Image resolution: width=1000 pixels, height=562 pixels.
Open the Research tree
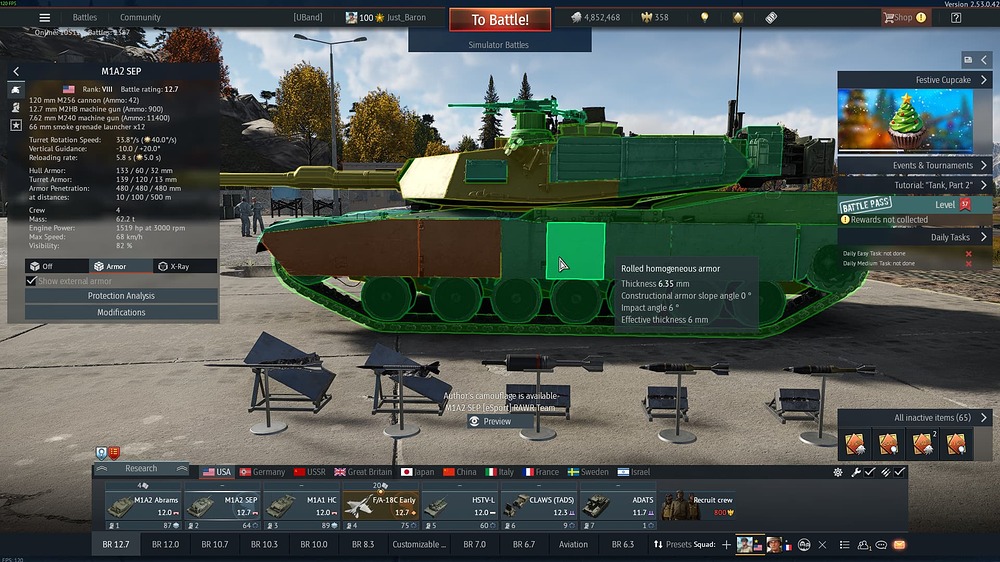pos(141,468)
